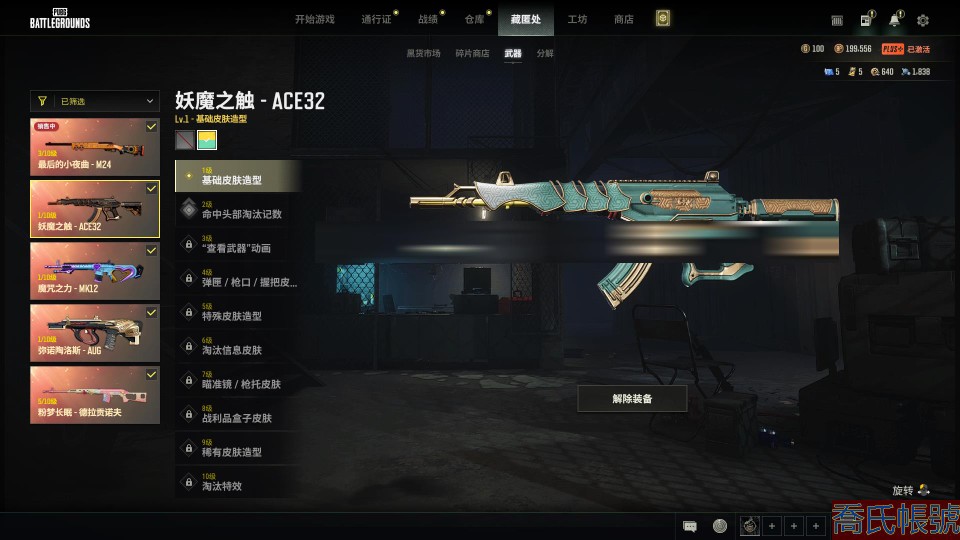Click the 解除装备 button
Viewport: 960px width, 540px height.
[632, 398]
